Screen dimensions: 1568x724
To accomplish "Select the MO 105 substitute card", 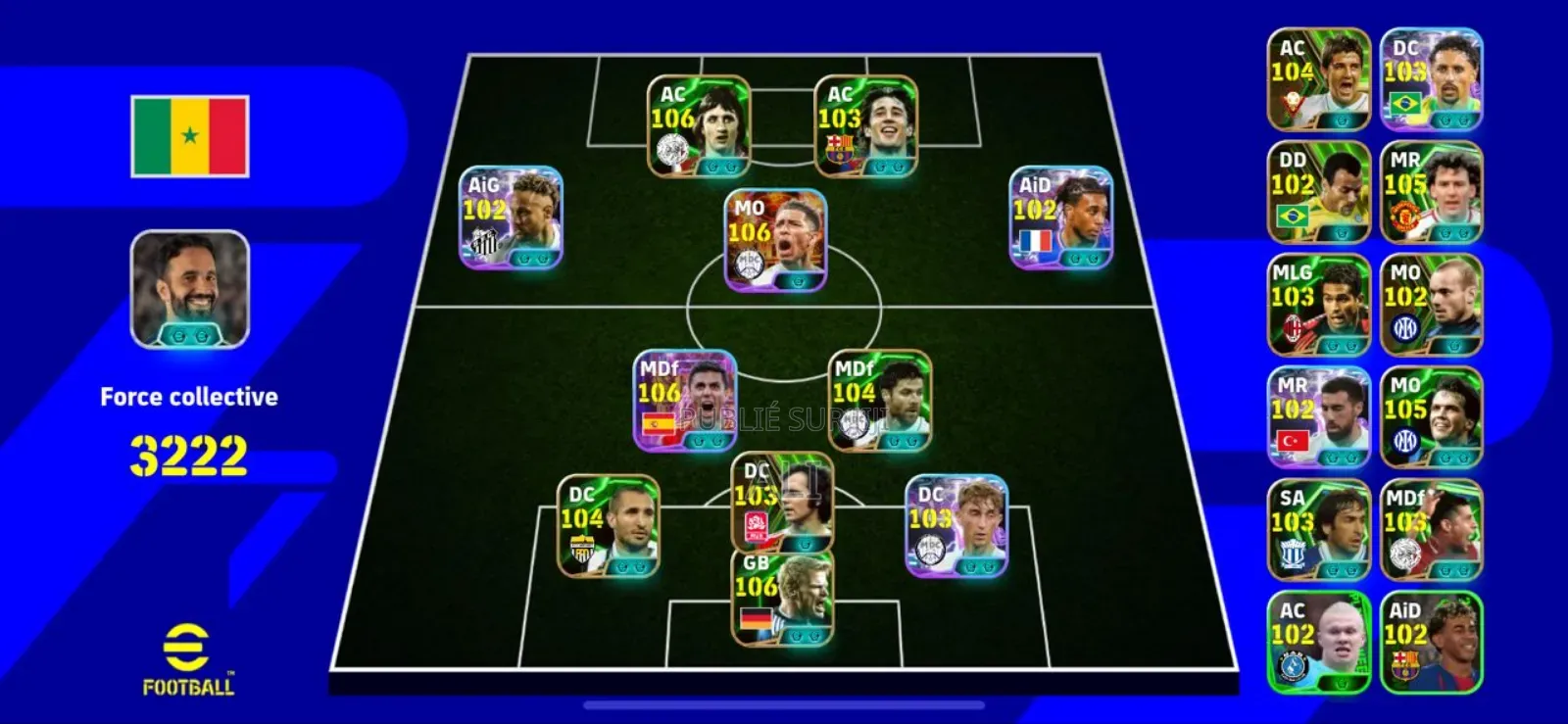I will tap(1431, 417).
